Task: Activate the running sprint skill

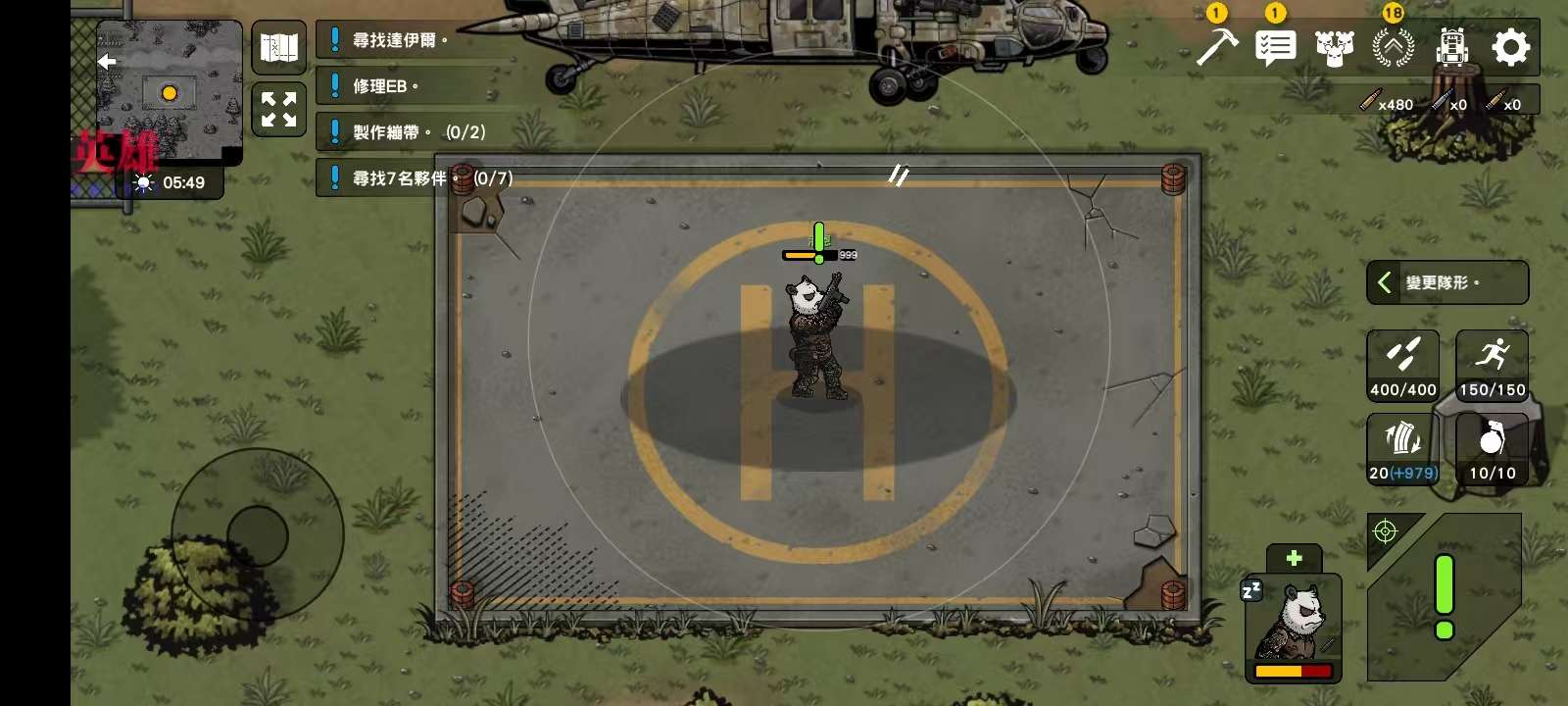Action: tap(1492, 365)
